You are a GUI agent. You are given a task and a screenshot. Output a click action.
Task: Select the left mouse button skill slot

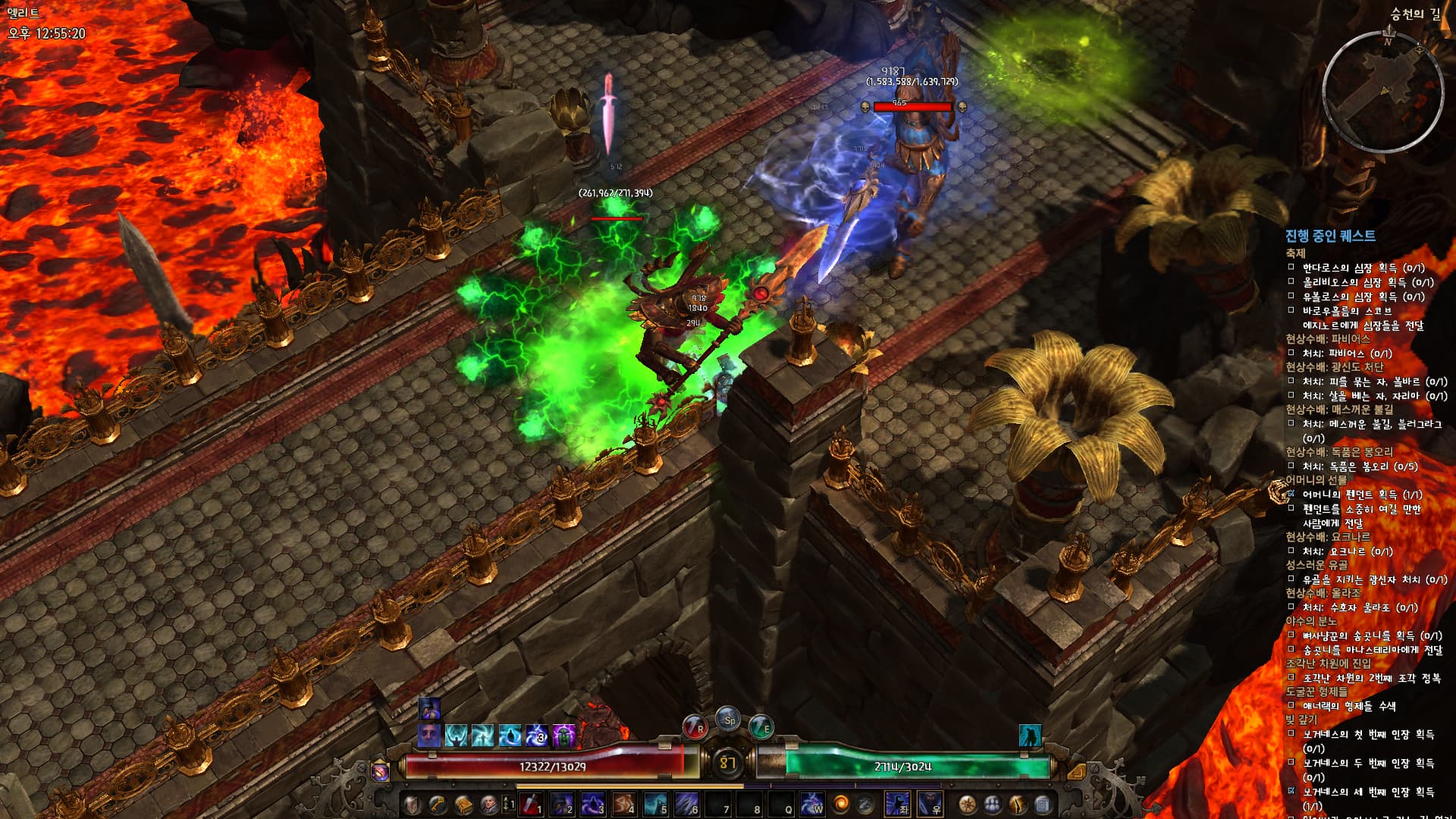(x=898, y=805)
